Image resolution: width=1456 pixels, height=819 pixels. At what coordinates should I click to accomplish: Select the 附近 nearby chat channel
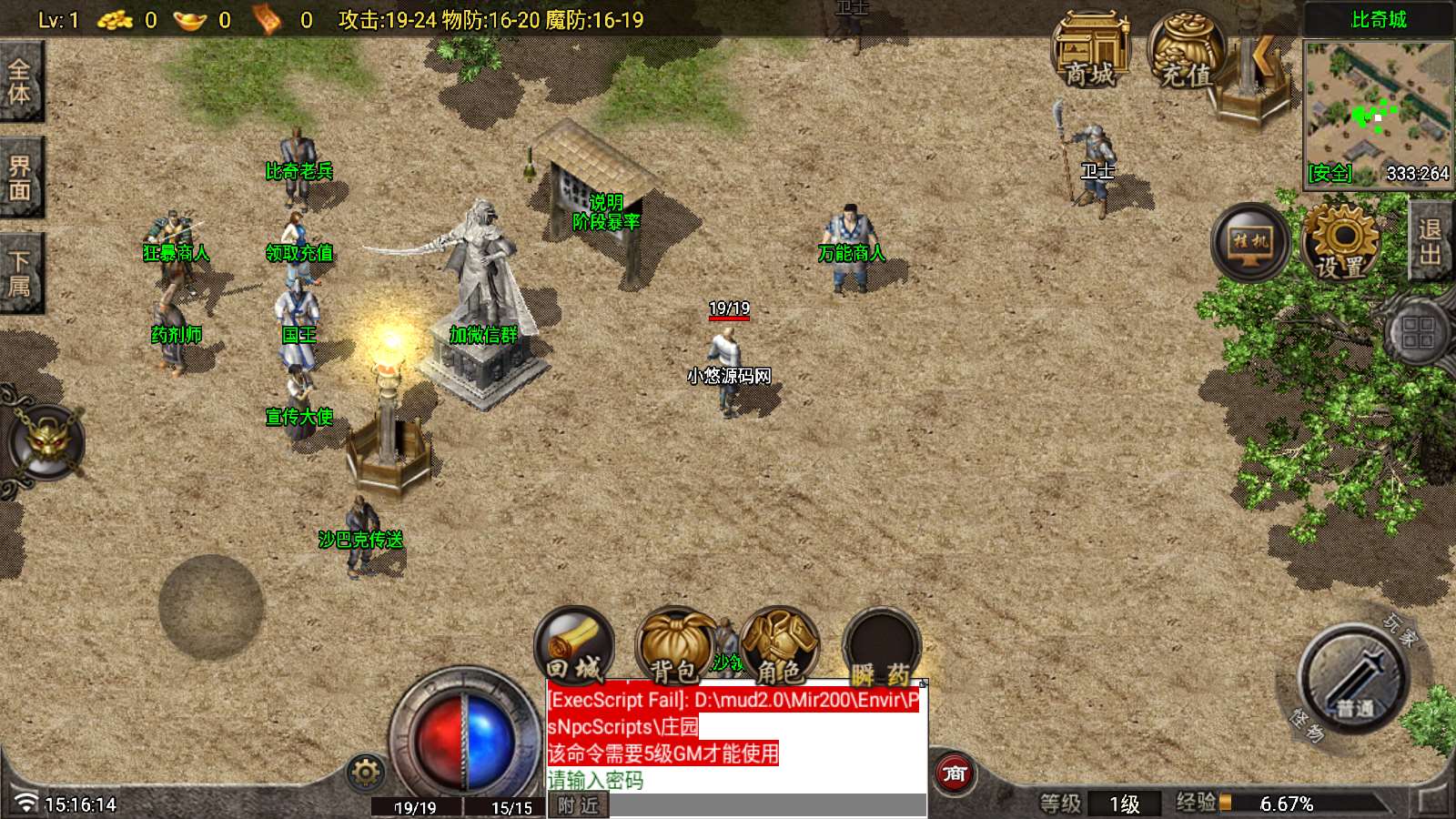tap(578, 805)
